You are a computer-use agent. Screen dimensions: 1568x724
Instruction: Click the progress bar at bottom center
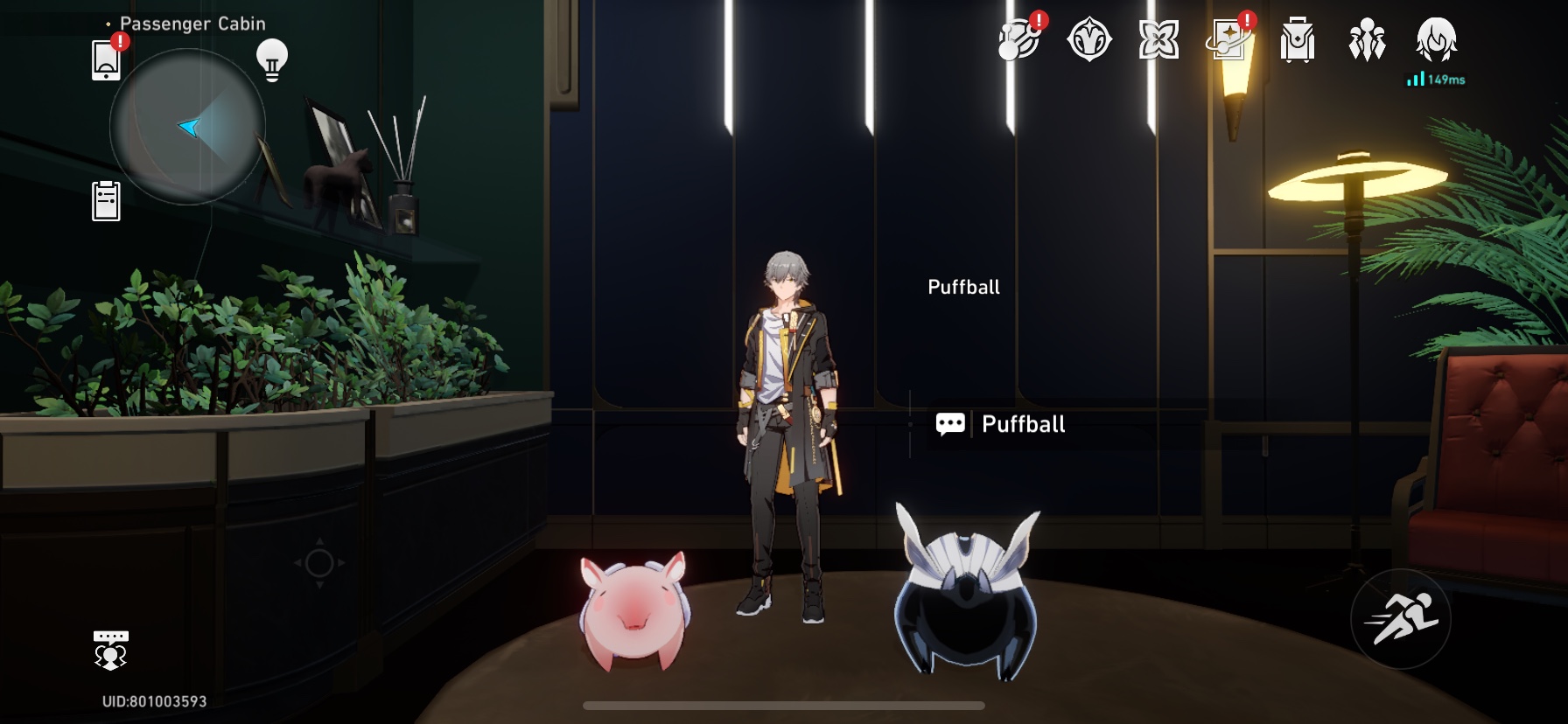(784, 707)
